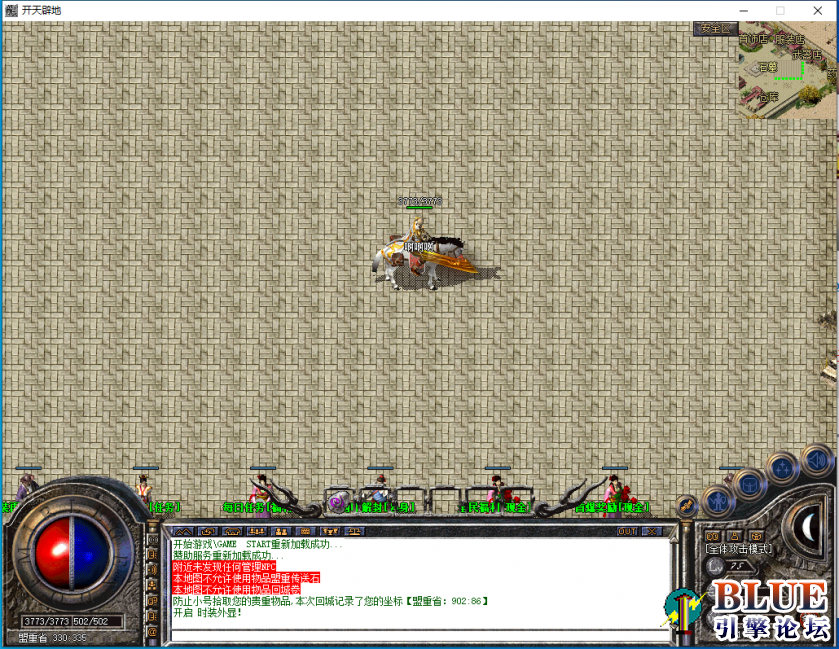The height and width of the screenshot is (649, 839).
Task: Select the purple swirl orb belt slot
Action: [337, 501]
